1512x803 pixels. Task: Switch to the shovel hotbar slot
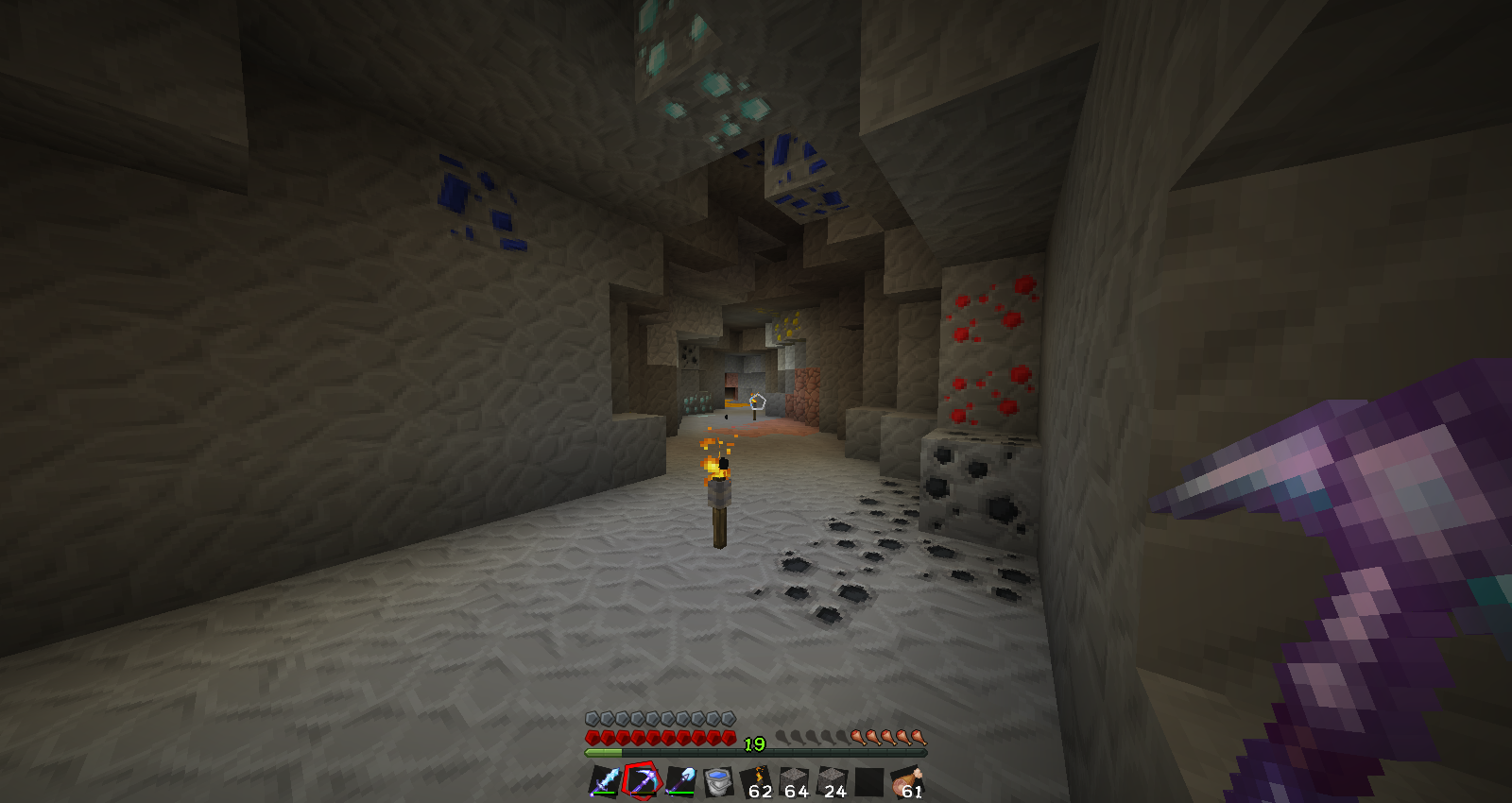pyautogui.click(x=680, y=781)
